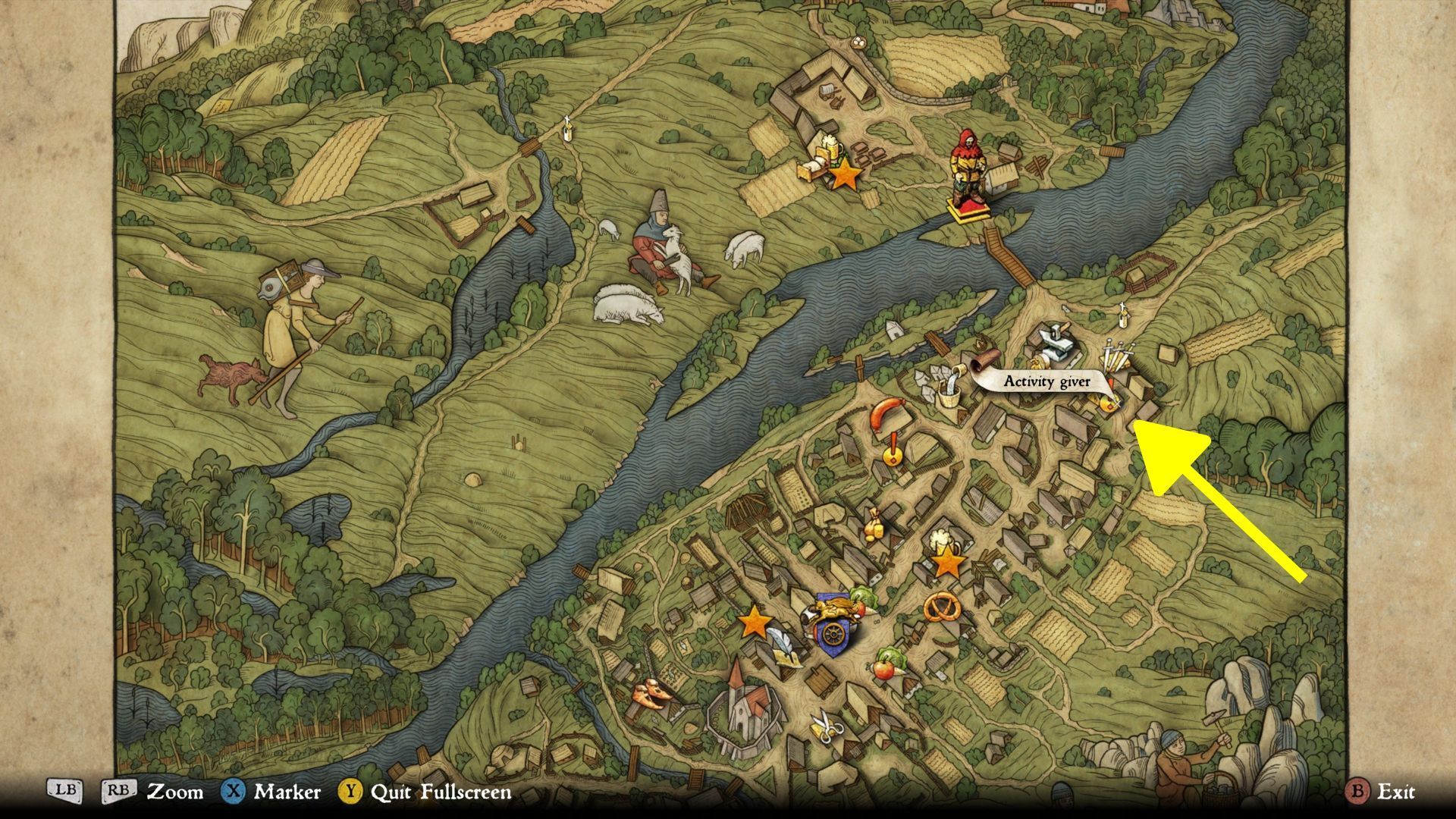The width and height of the screenshot is (1456, 819).
Task: Select the star marker beside the quill
Action: coord(755,622)
